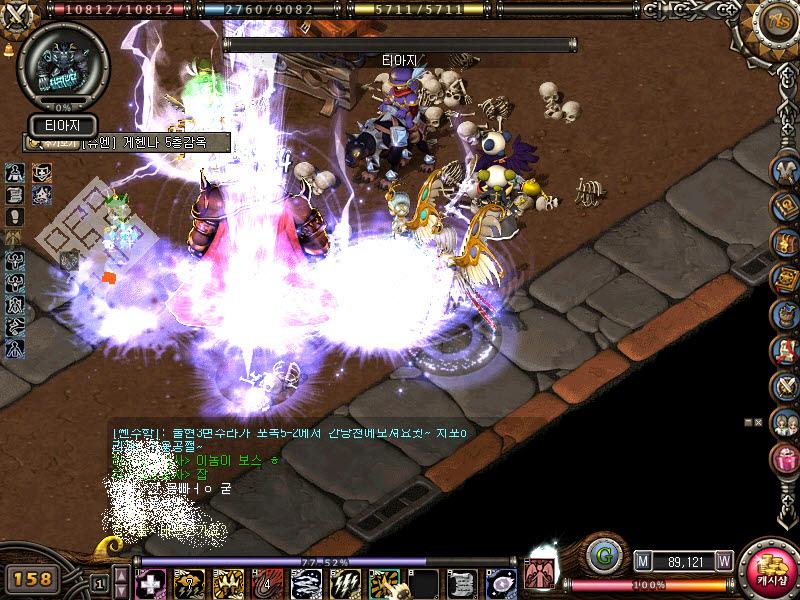Open the crossed swords emblem menu

click(18, 17)
